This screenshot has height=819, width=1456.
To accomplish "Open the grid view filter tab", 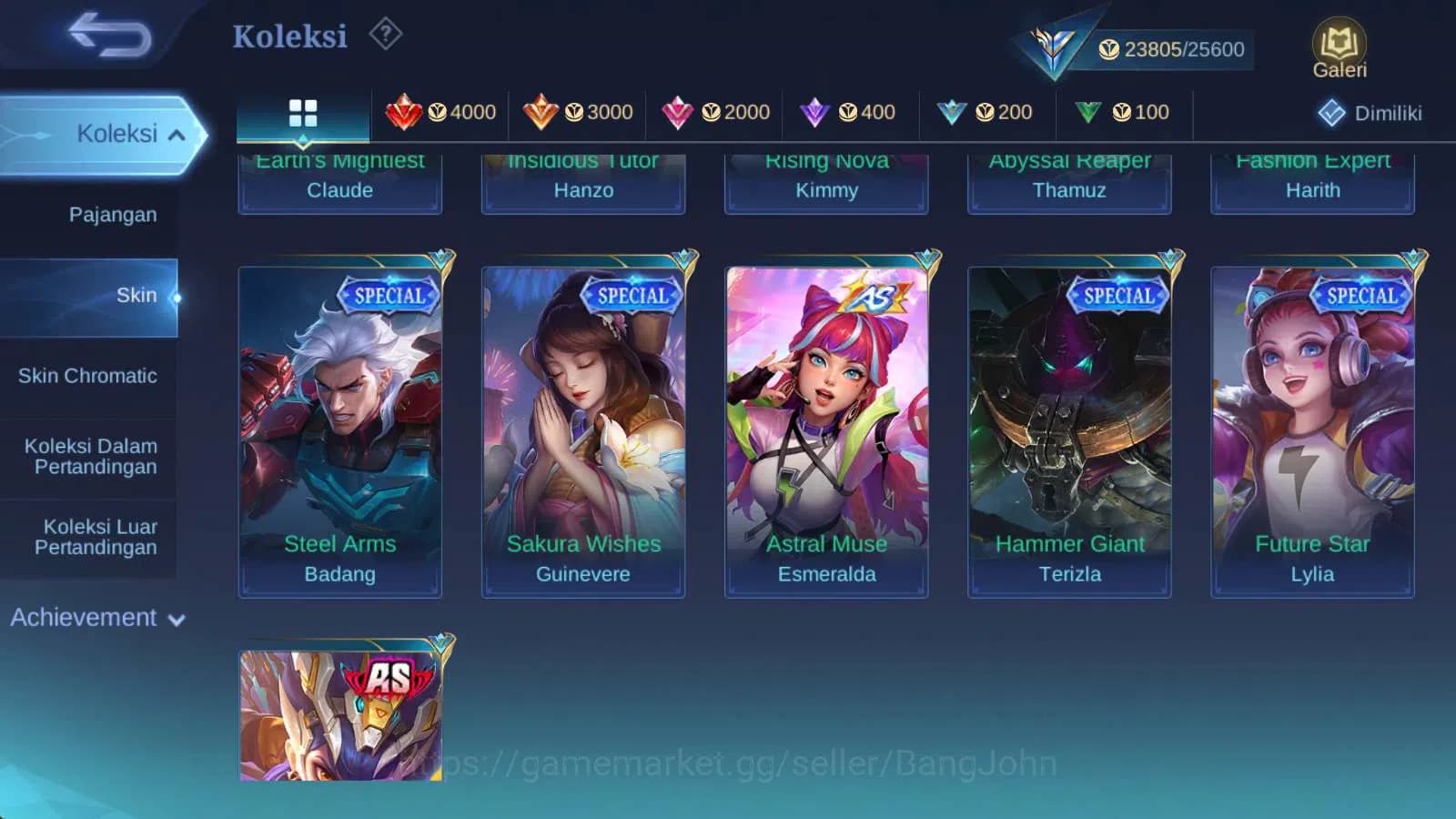I will pyautogui.click(x=302, y=112).
